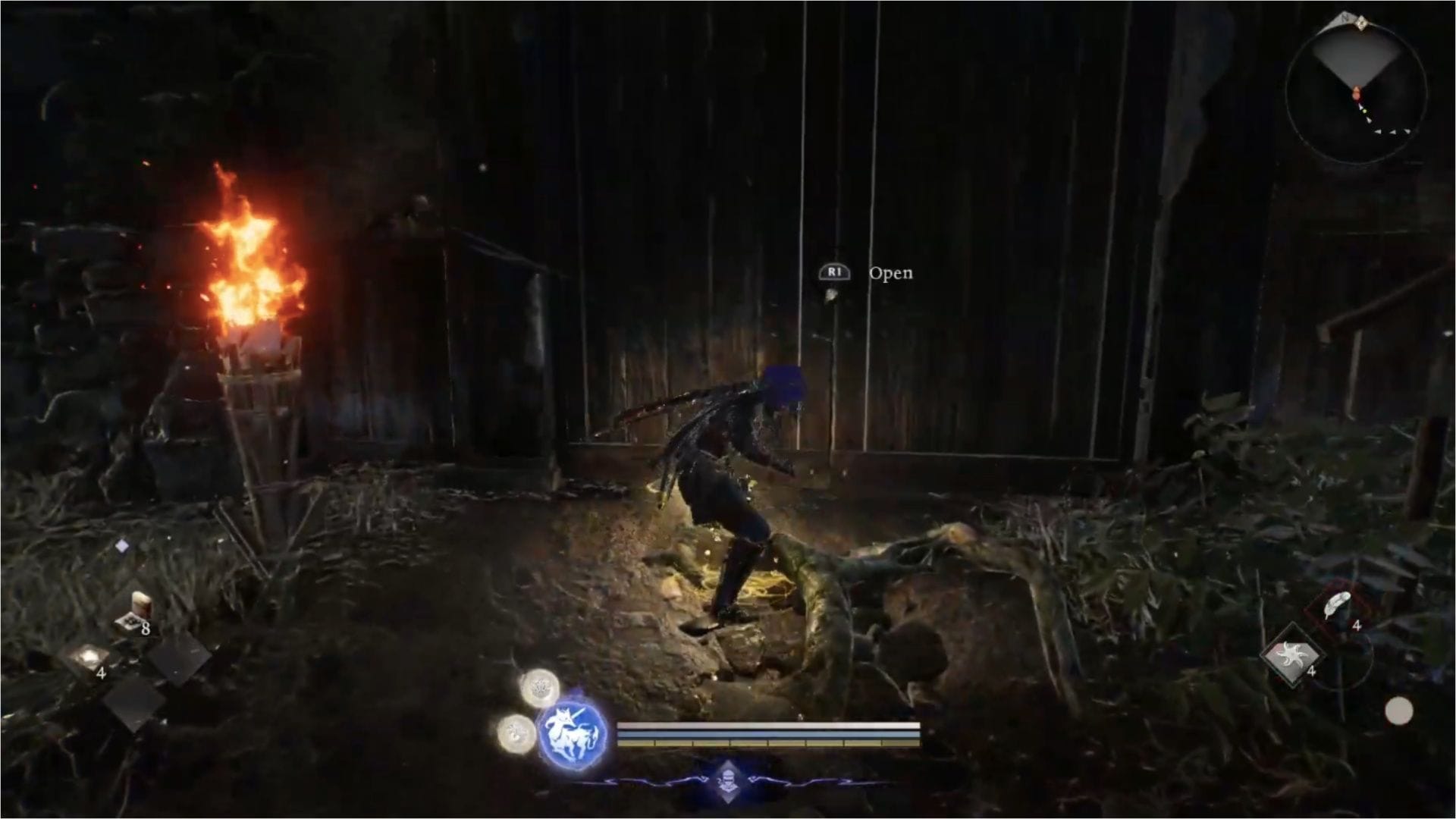Click the yellow Ki stamina bar
1456x819 pixels.
point(768,743)
